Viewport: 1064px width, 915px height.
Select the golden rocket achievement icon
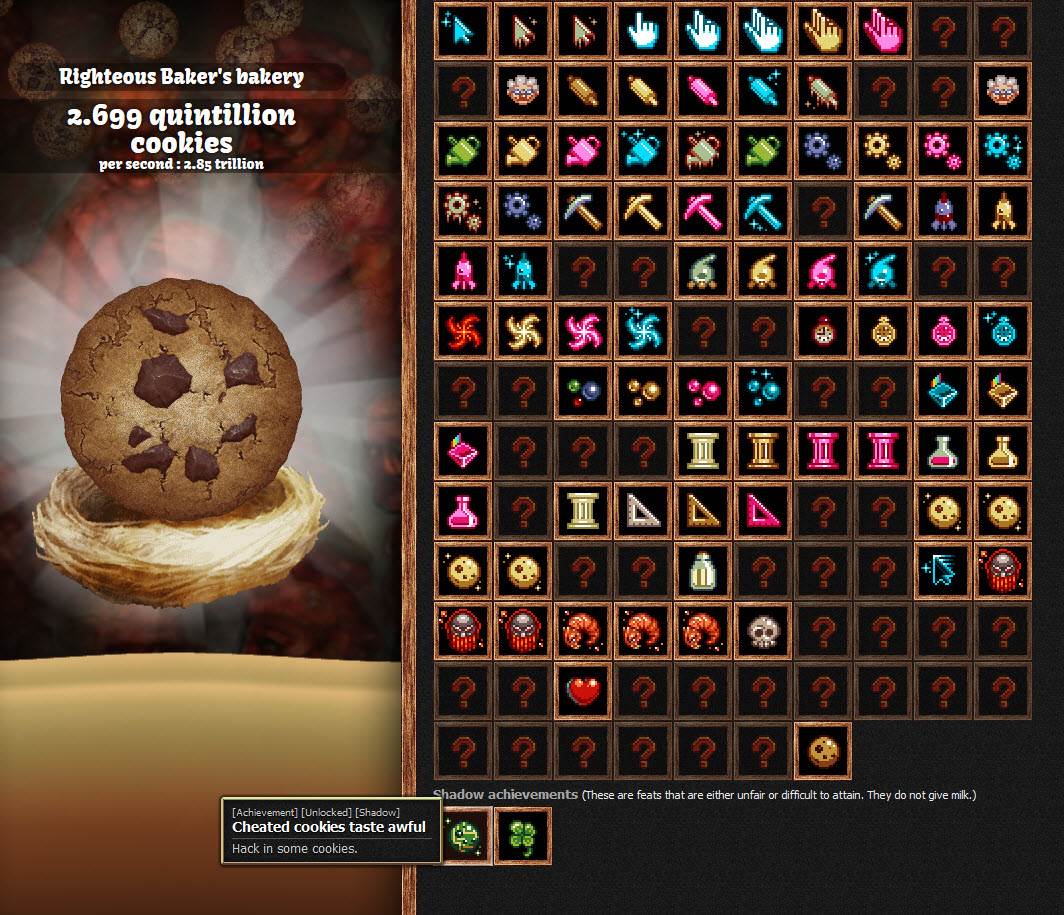[1003, 212]
